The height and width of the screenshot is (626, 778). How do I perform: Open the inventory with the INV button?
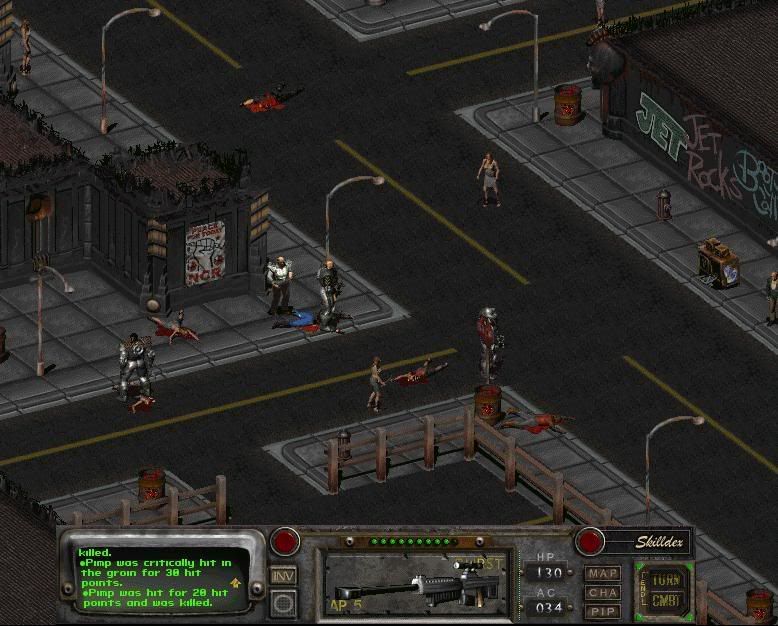coord(283,577)
